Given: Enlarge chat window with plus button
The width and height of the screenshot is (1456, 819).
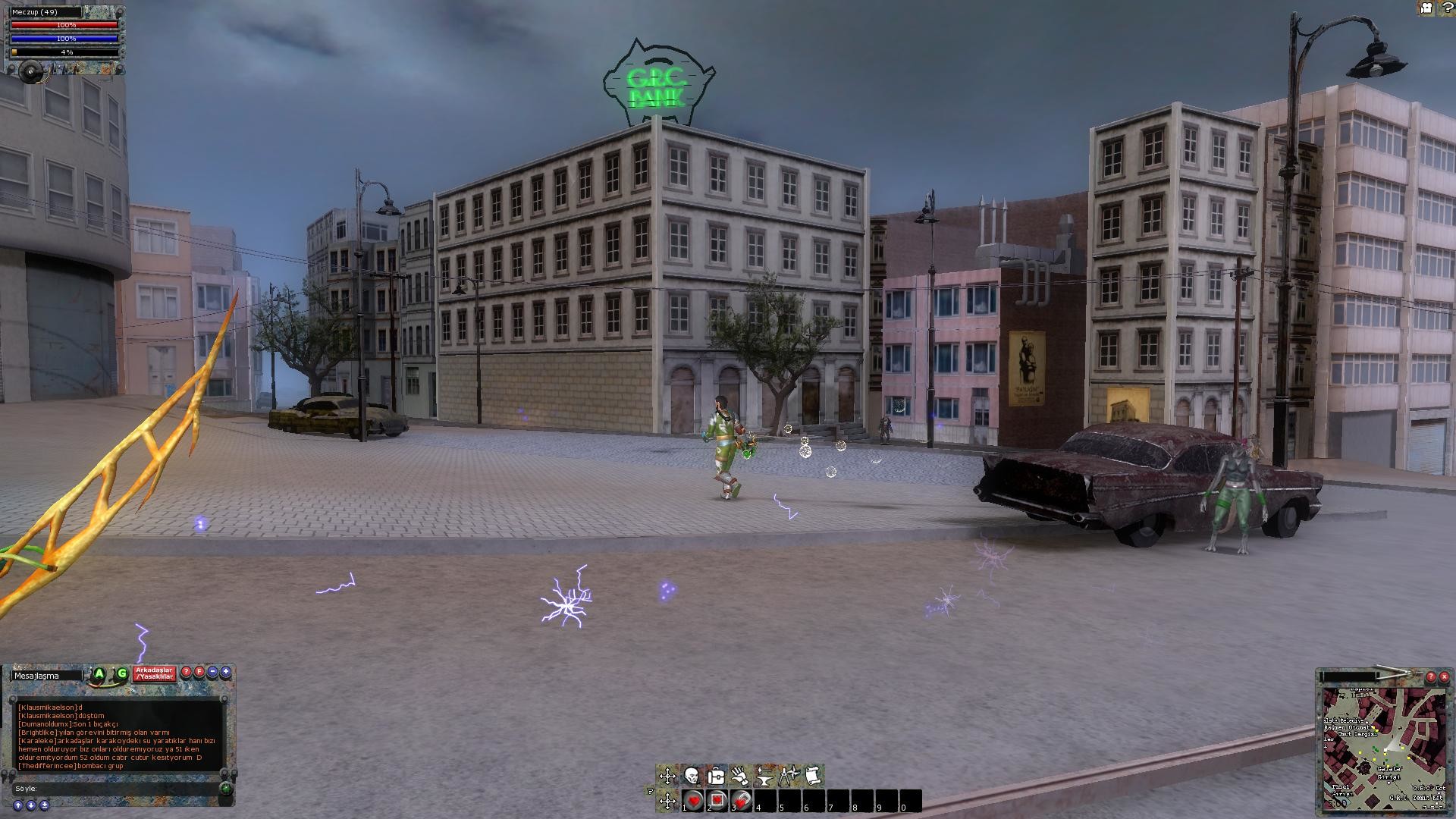Looking at the screenshot, I should pos(225,672).
